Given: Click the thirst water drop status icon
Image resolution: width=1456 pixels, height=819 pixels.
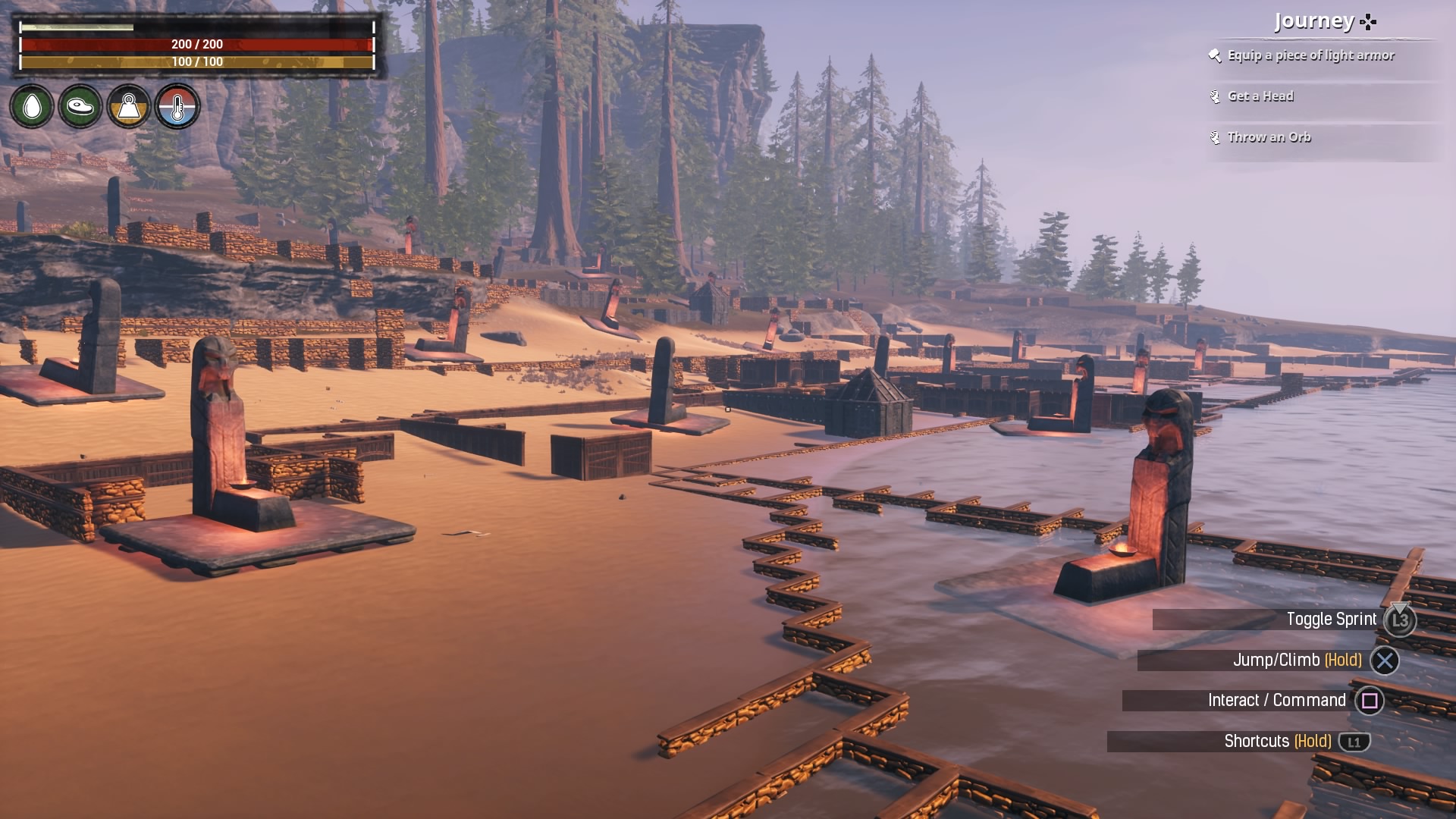Looking at the screenshot, I should 32,106.
